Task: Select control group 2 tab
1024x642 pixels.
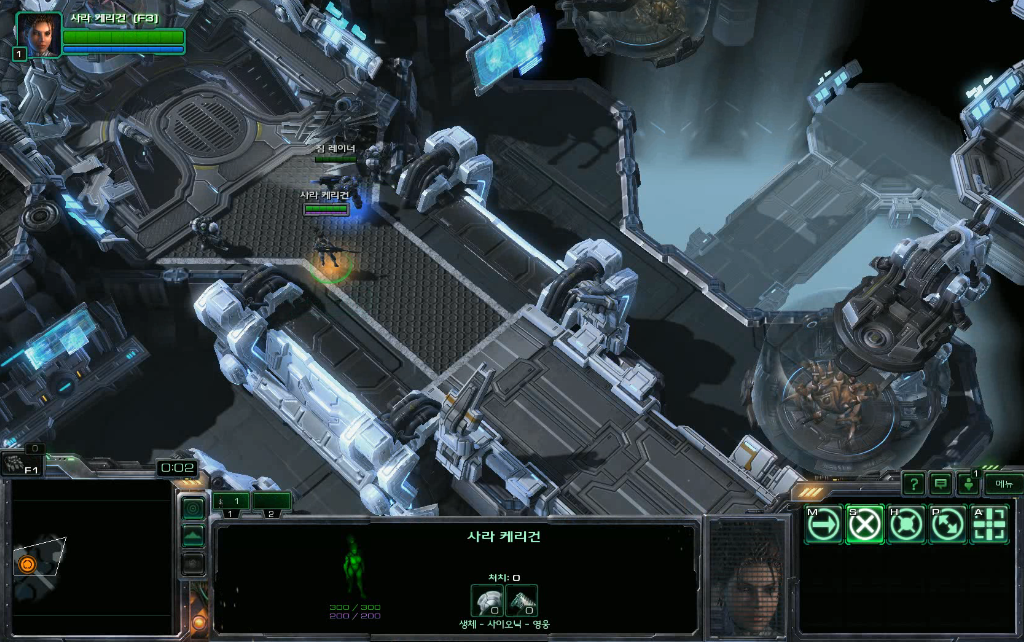Action: pos(271,501)
